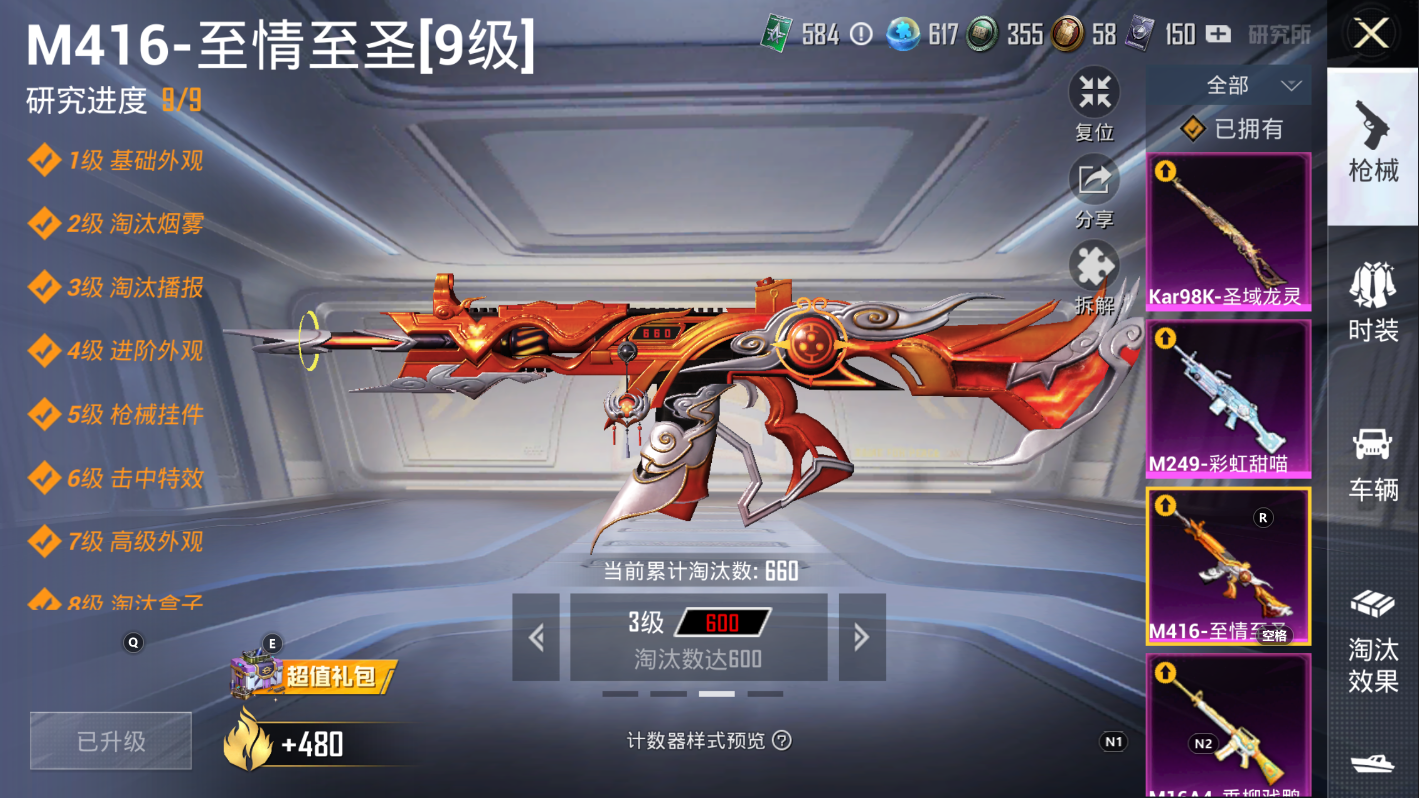Screen dimensions: 1419x798
Task: Switch to the 车辆 vehicles tab
Action: 1373,462
